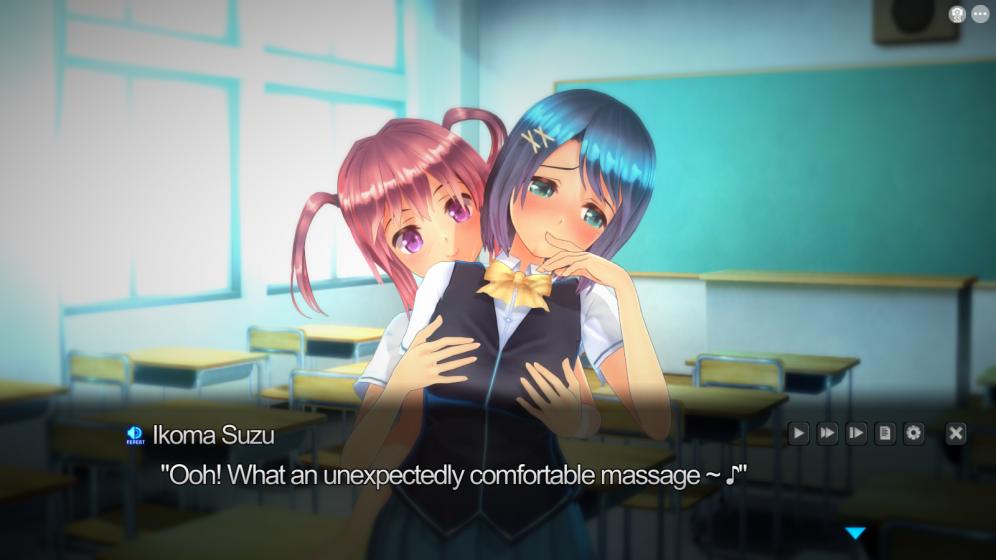Viewport: 996px width, 560px height.
Task: Click the camera icon in the top corner
Action: click(957, 14)
